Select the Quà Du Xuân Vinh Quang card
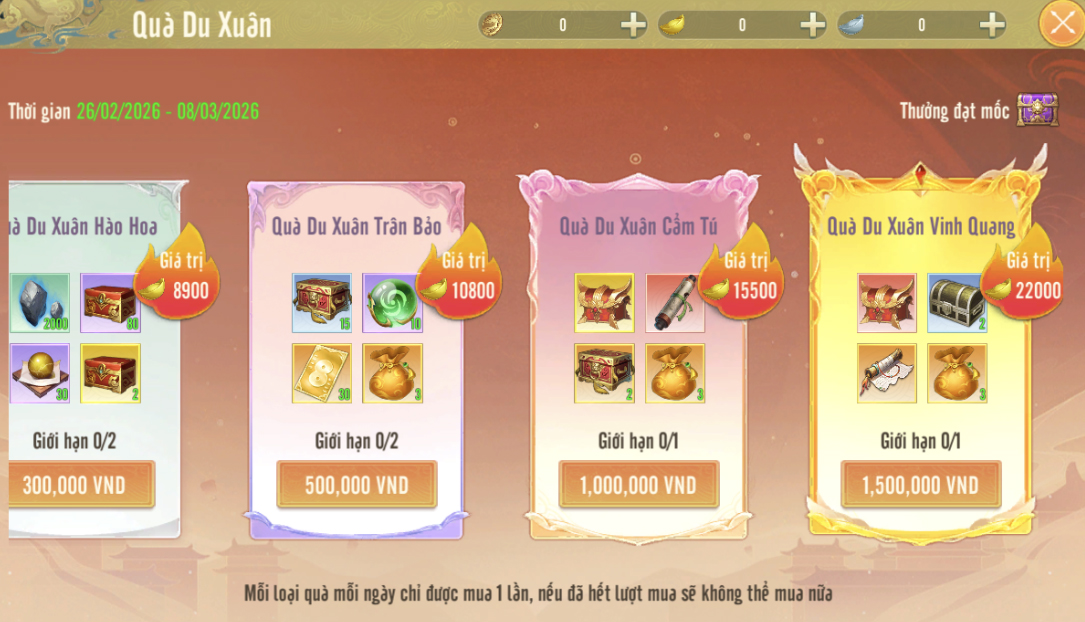Viewport: 1085px width, 622px height. pyautogui.click(x=920, y=226)
